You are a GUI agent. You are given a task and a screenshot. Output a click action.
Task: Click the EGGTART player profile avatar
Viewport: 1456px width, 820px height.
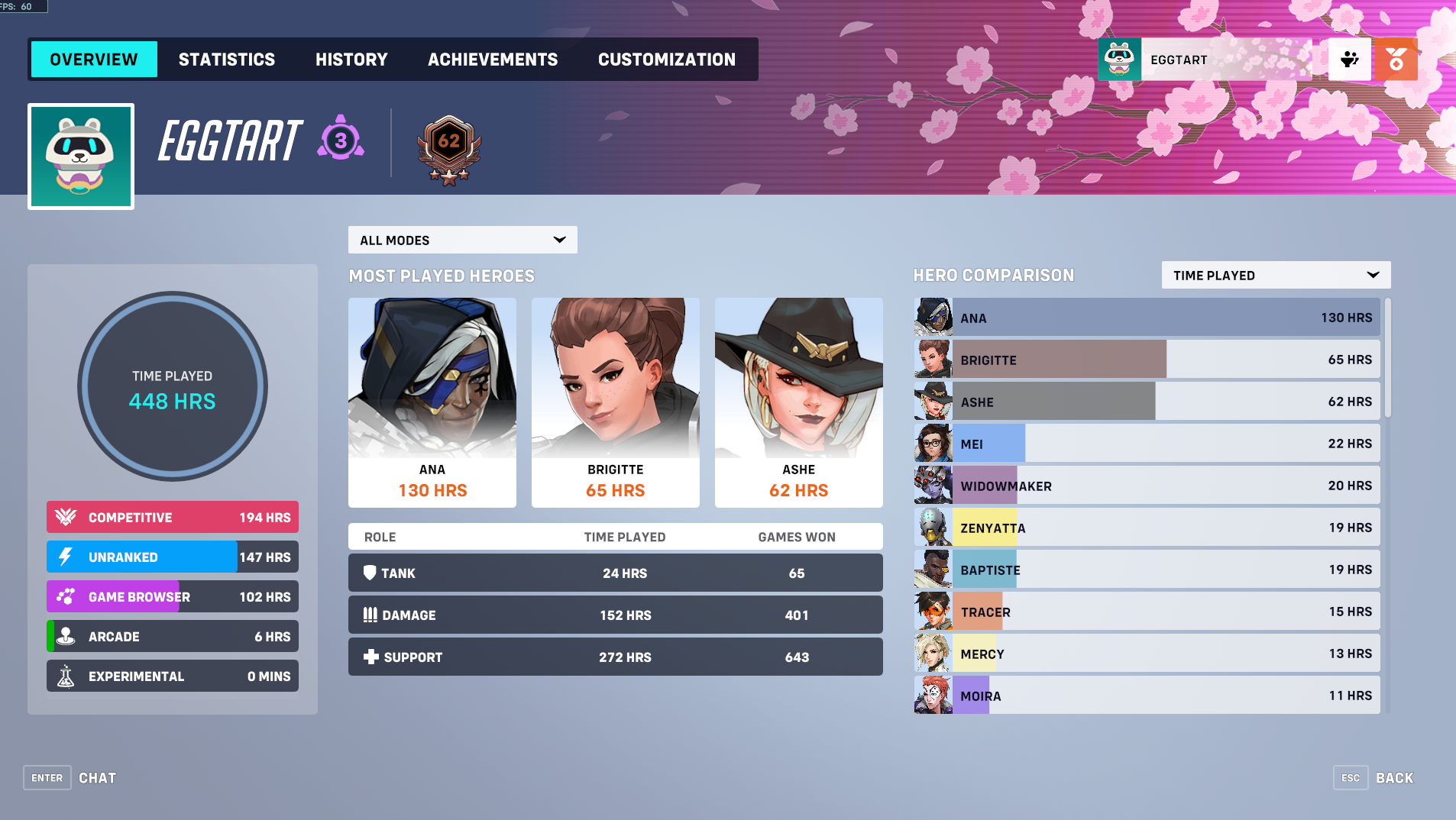click(x=80, y=156)
